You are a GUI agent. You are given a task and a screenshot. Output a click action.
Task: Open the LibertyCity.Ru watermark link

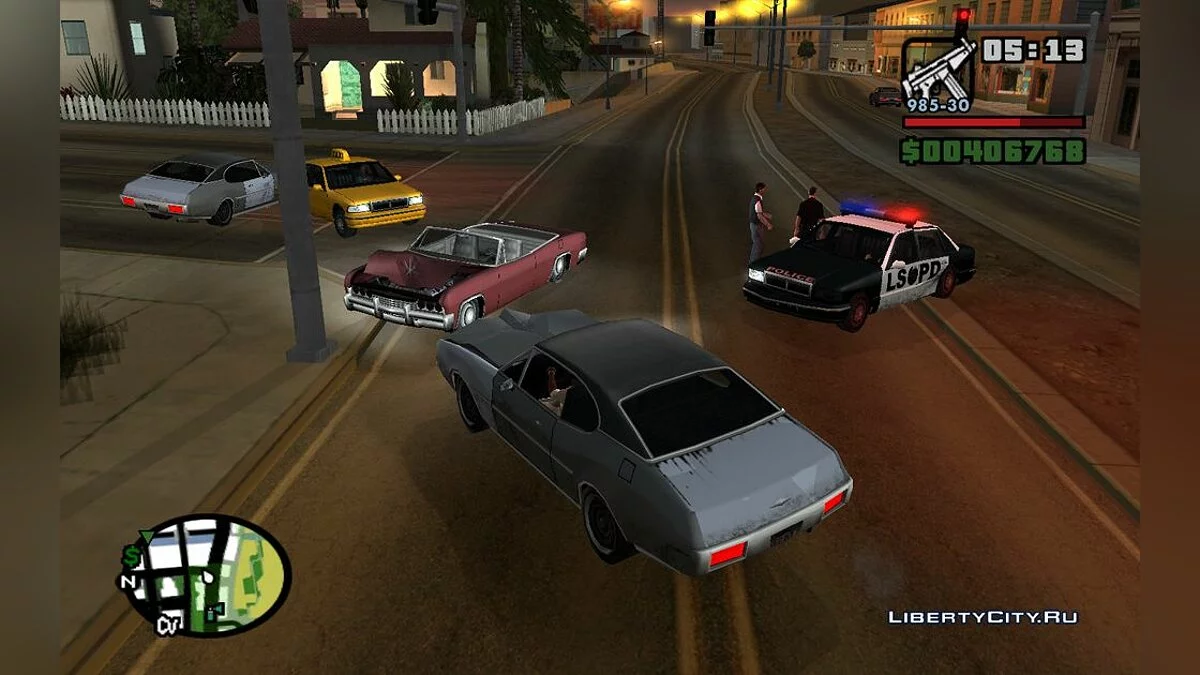click(983, 617)
